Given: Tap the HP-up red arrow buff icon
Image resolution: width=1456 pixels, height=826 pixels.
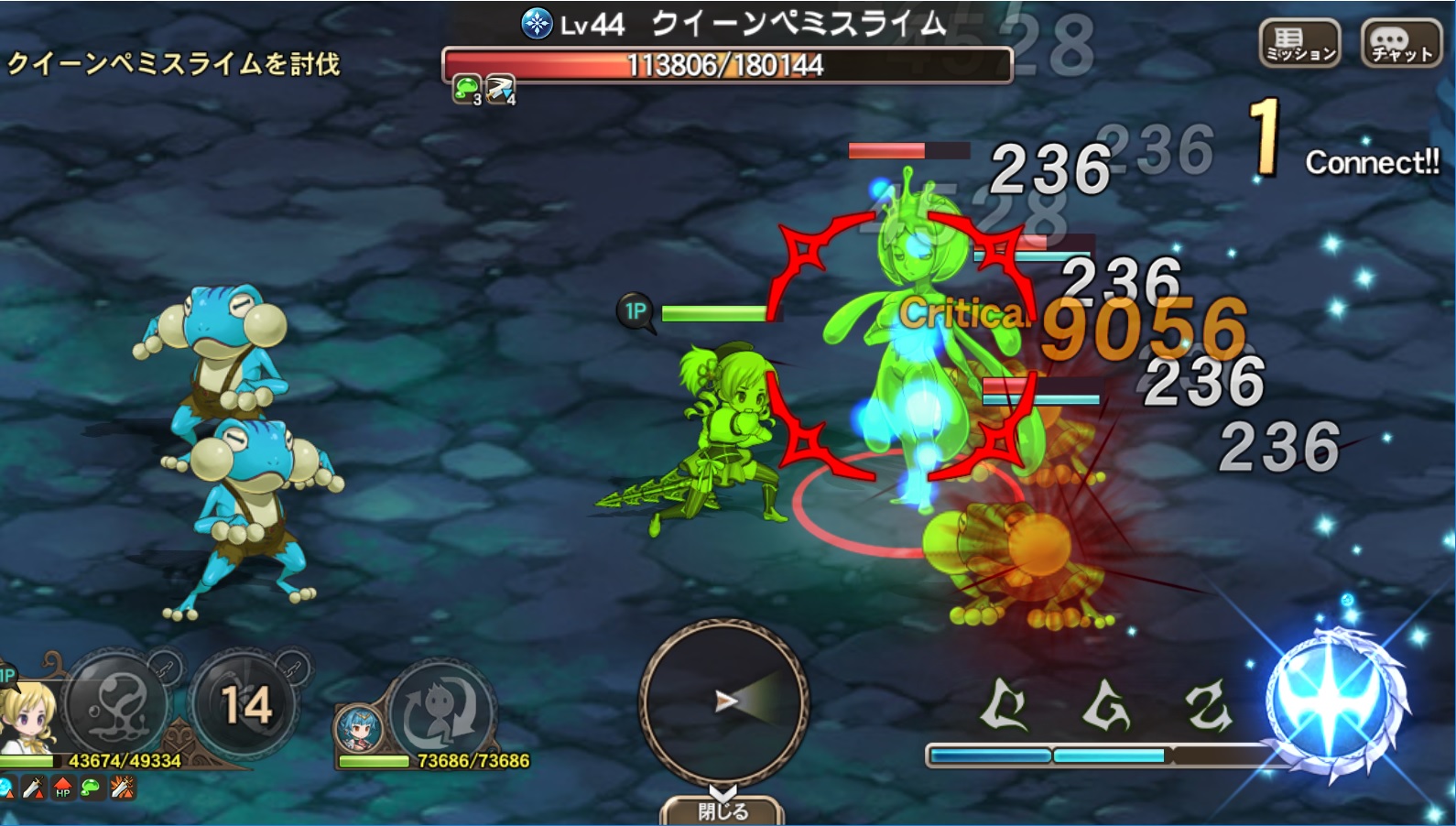Looking at the screenshot, I should 62,788.
